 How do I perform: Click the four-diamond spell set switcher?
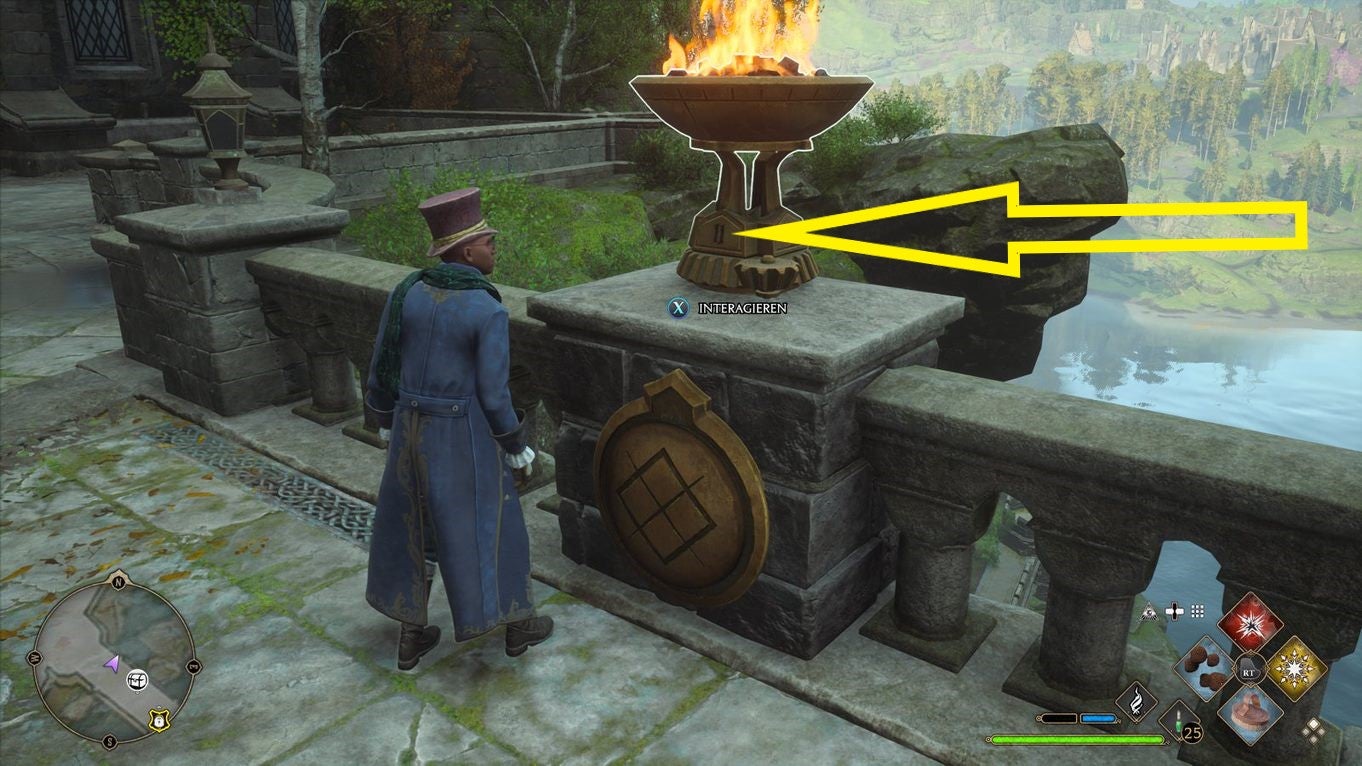pyautogui.click(x=1314, y=728)
